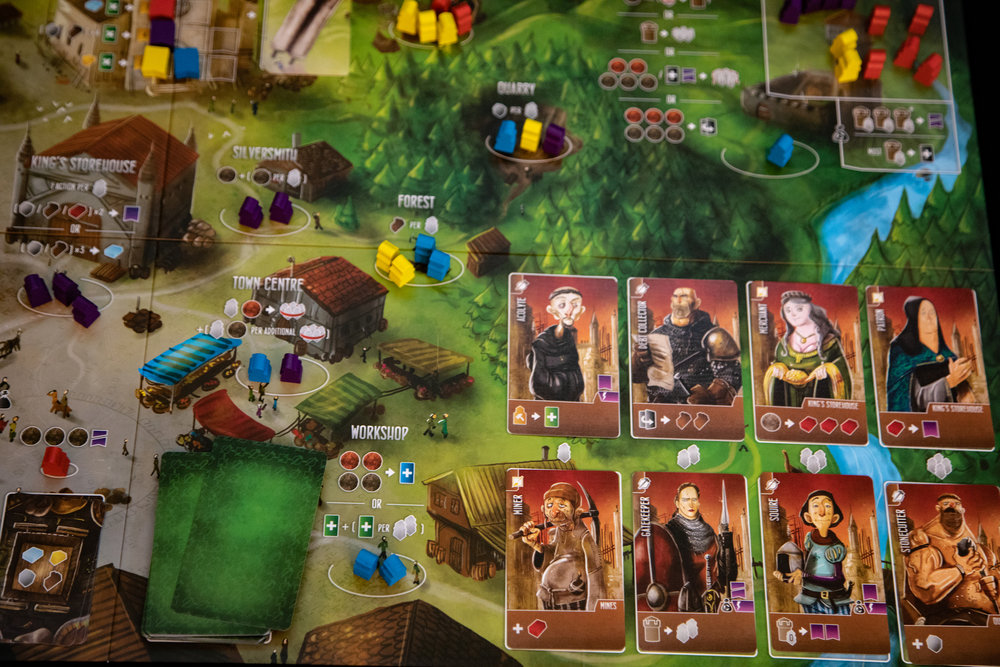The height and width of the screenshot is (667, 1000).
Task: Select the Acolyte apprentice card
Action: pos(563,354)
